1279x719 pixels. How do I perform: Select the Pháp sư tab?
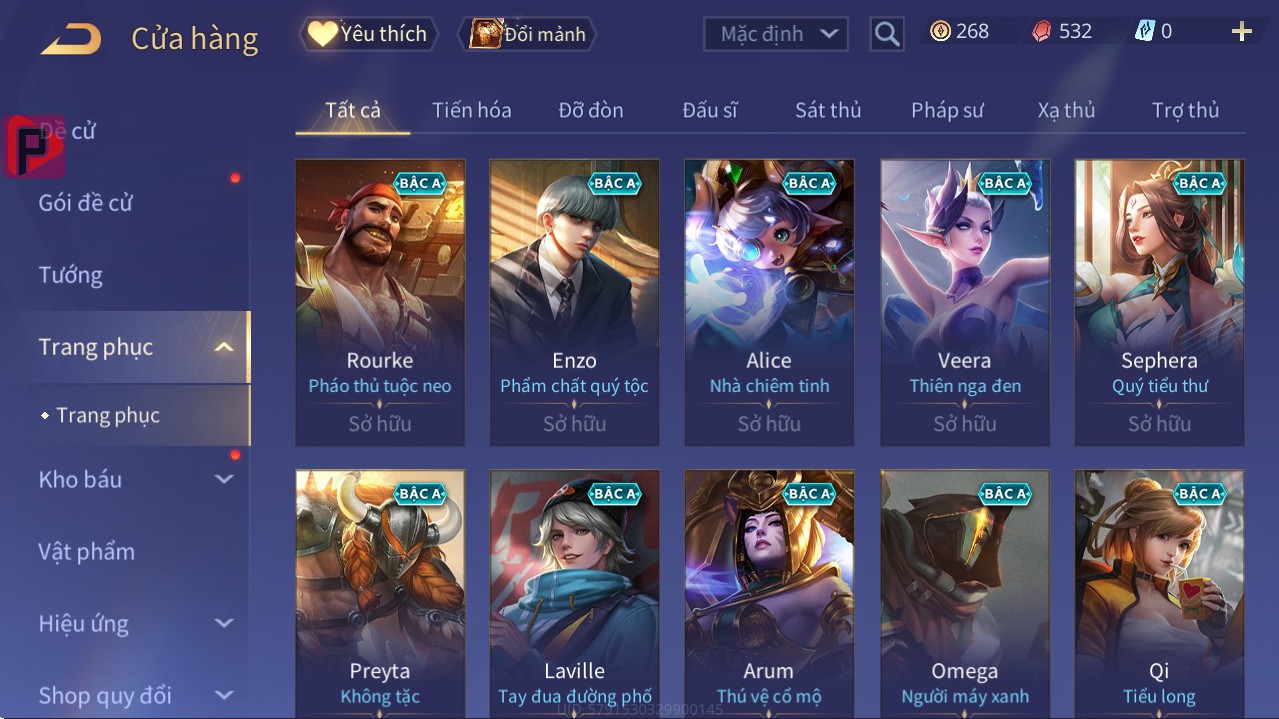(x=947, y=110)
